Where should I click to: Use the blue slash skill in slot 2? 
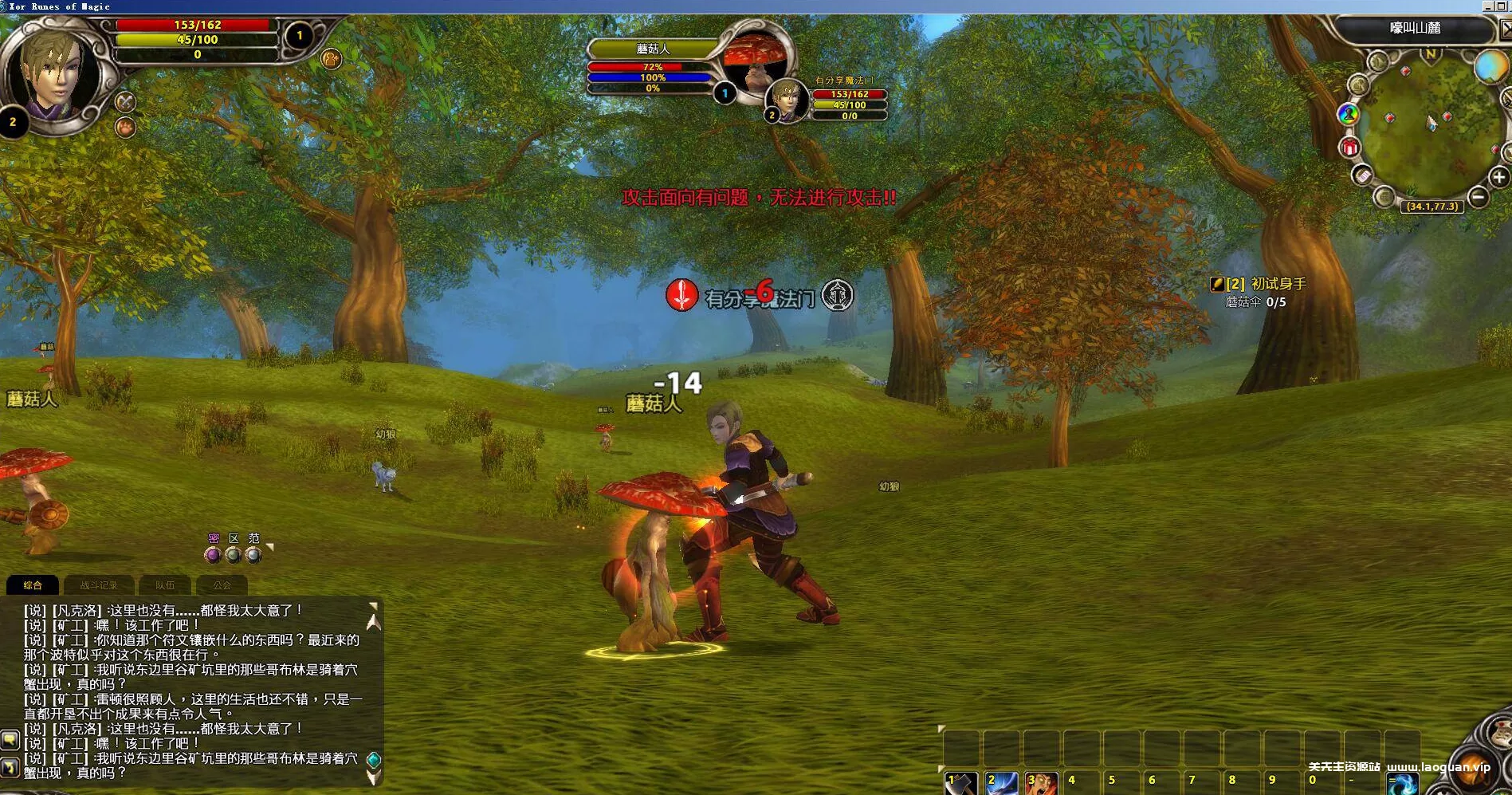pyautogui.click(x=1002, y=785)
